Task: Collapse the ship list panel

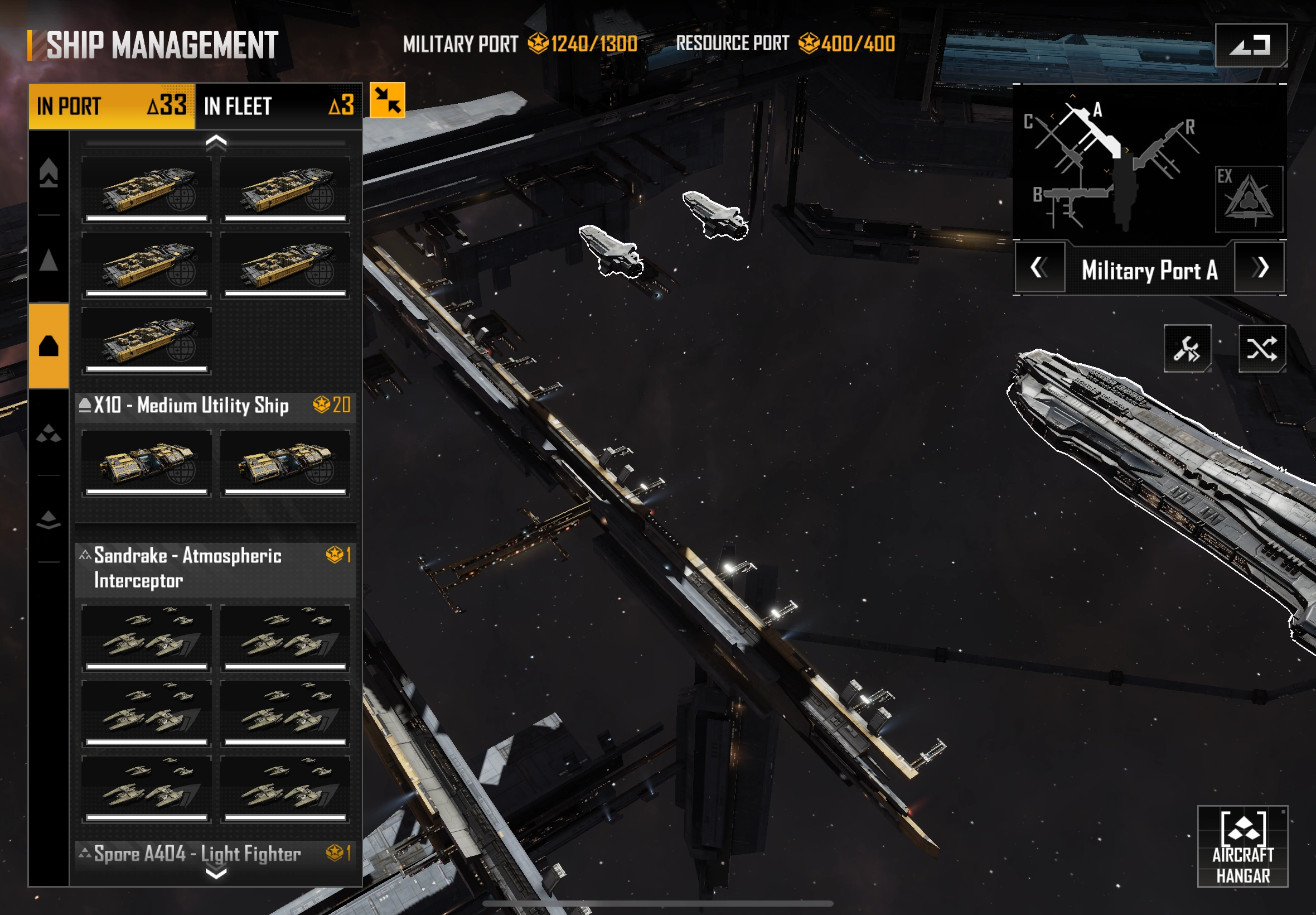Action: click(388, 100)
